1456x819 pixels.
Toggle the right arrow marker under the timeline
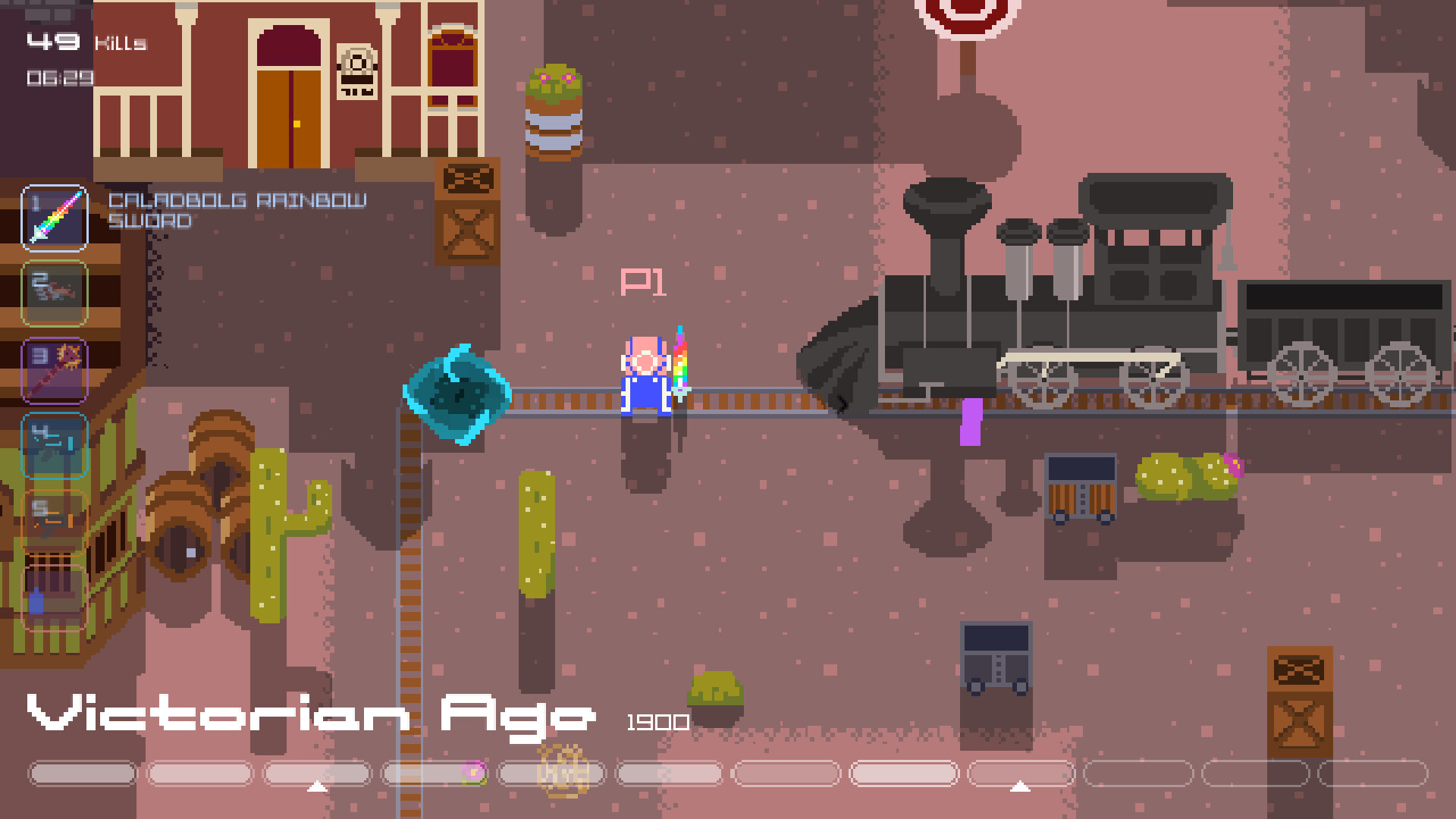point(1019,787)
